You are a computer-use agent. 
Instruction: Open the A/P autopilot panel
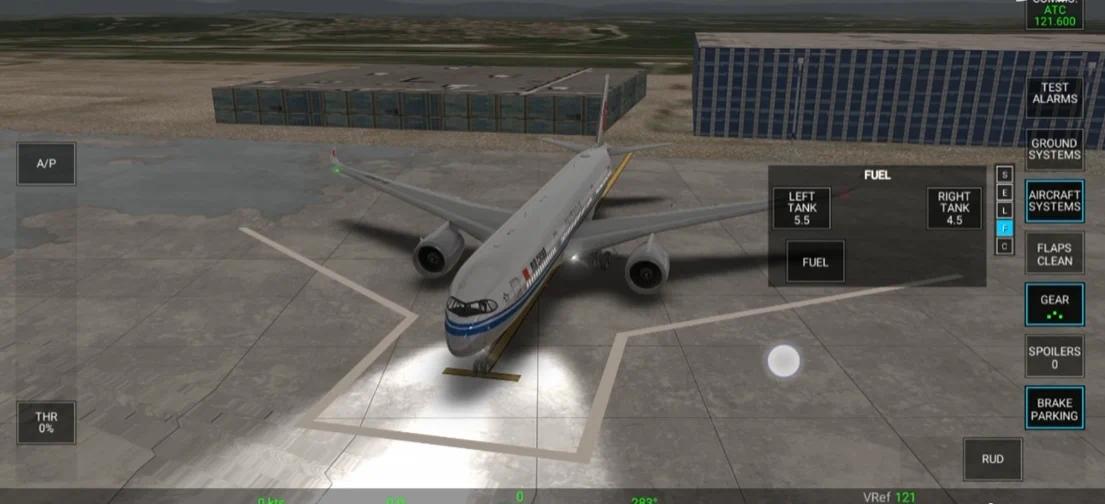click(x=46, y=163)
